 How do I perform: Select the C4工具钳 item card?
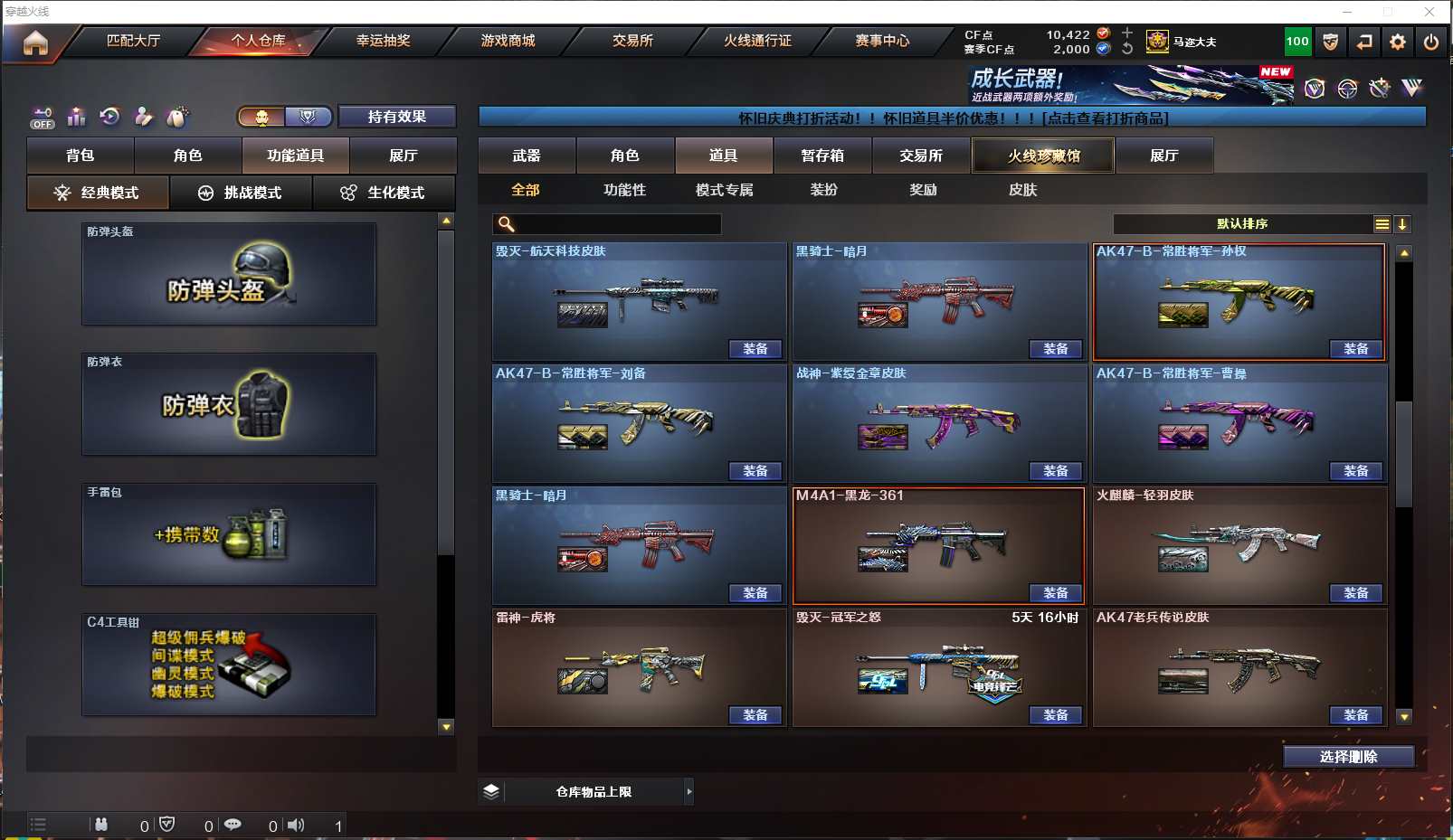229,665
